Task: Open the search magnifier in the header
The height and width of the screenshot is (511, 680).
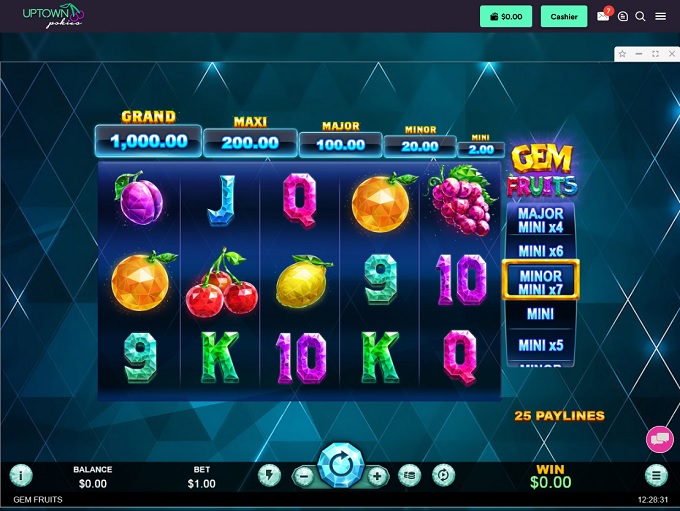Action: point(641,16)
